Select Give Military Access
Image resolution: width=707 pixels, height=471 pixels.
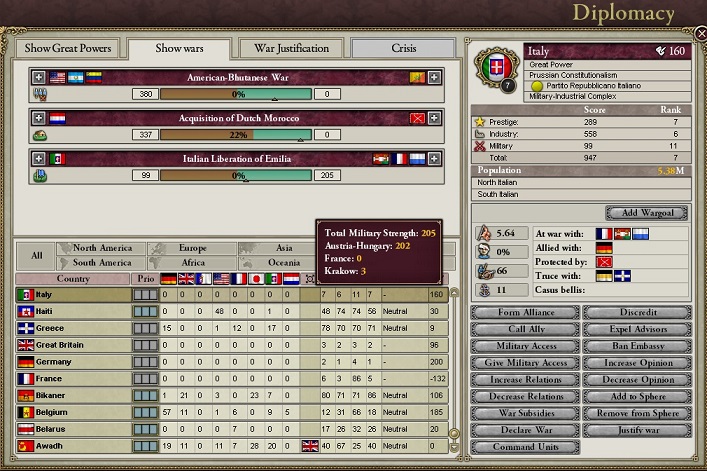525,363
